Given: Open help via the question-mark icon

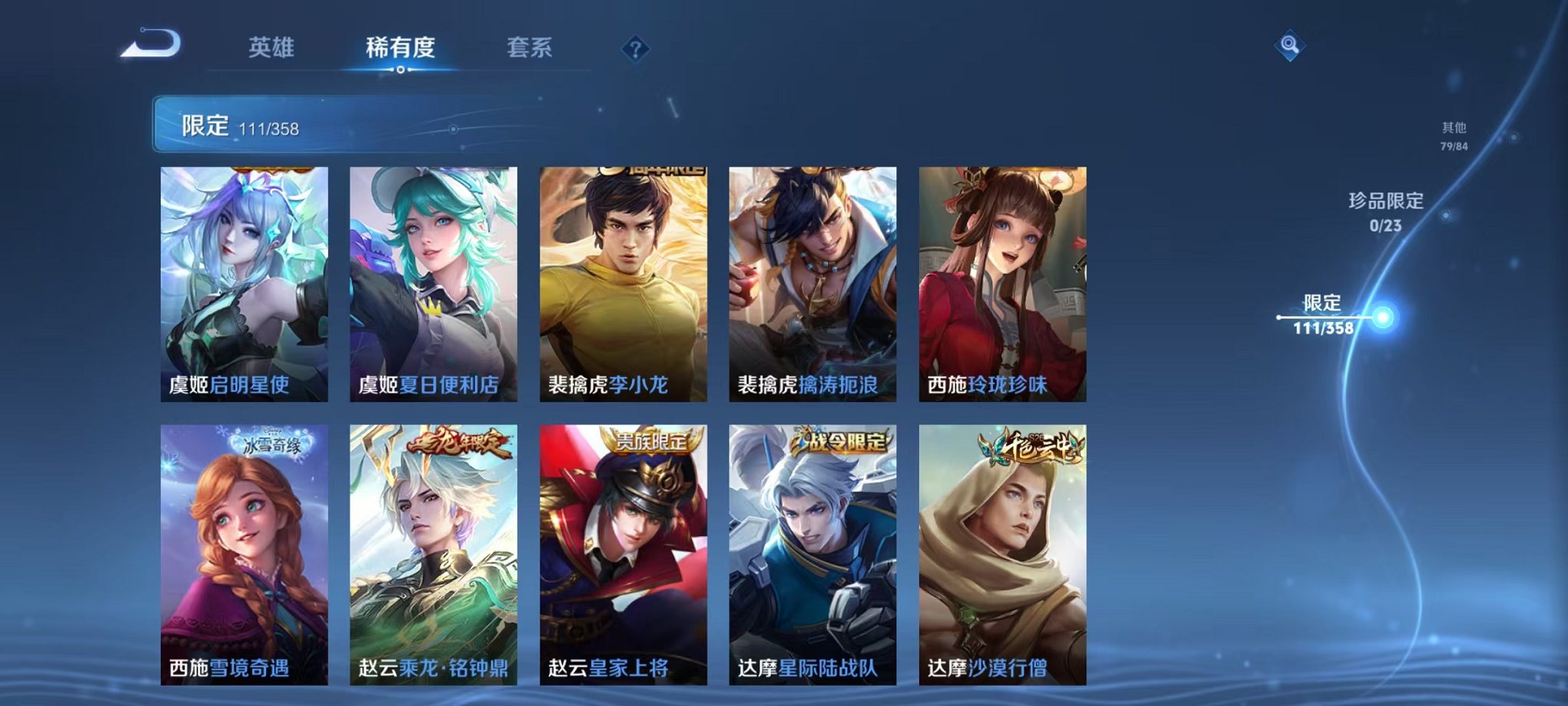Looking at the screenshot, I should tap(635, 48).
